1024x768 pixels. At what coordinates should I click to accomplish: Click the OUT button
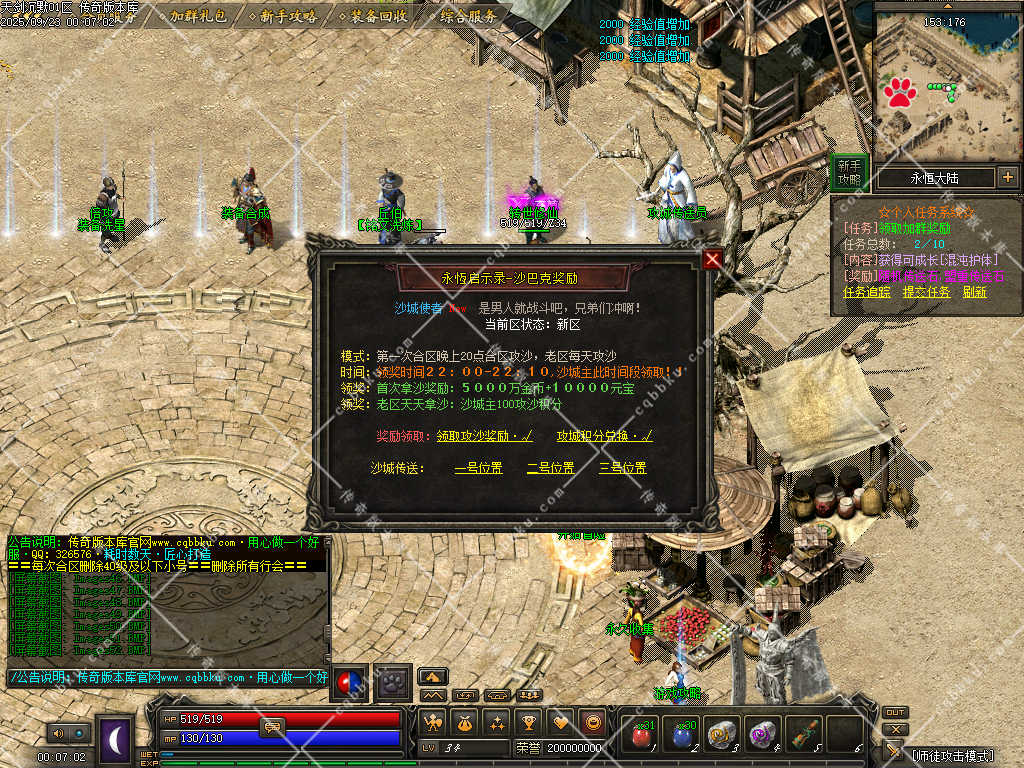coord(895,713)
